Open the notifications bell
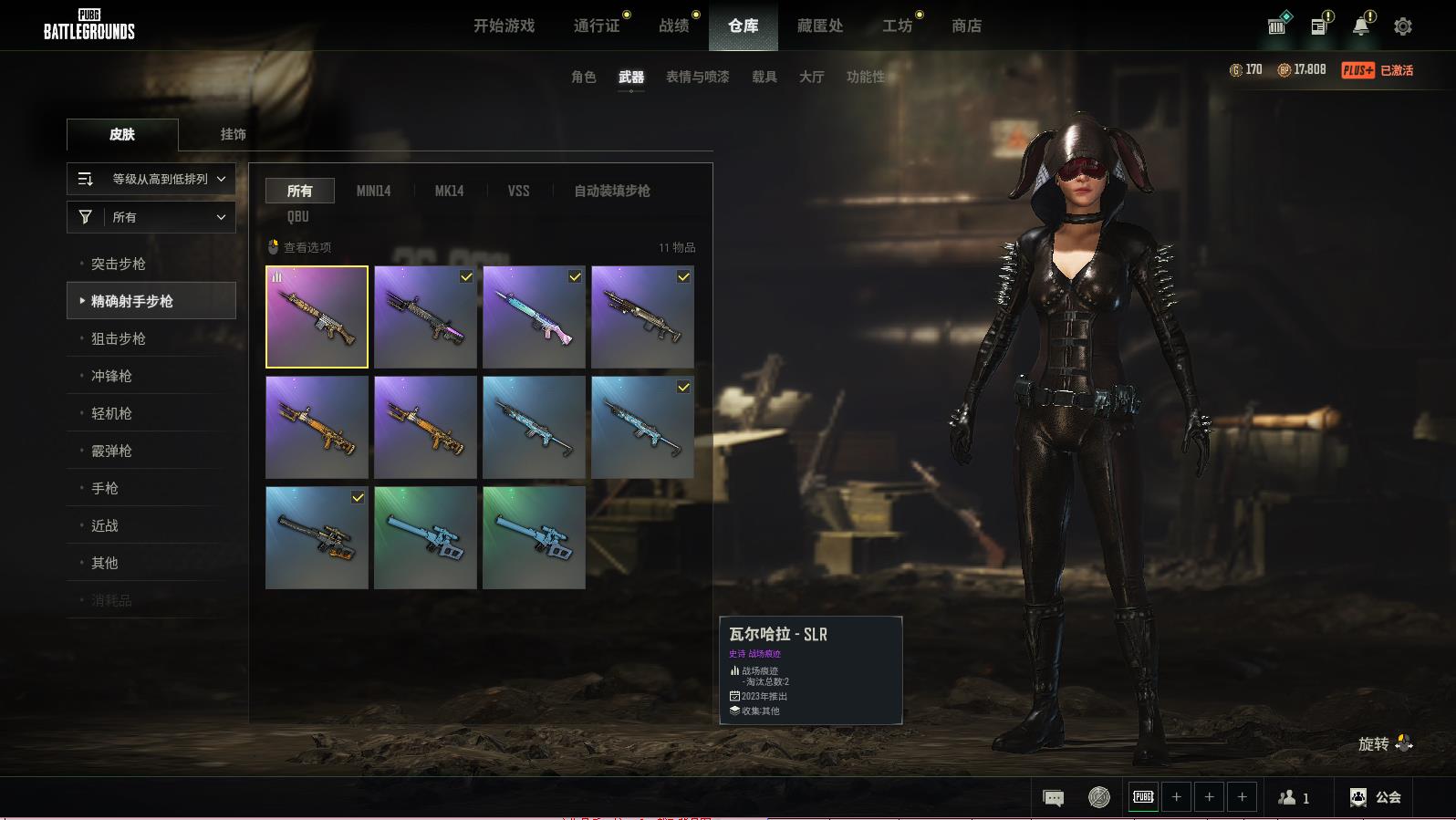The width and height of the screenshot is (1456, 820). 1360,26
